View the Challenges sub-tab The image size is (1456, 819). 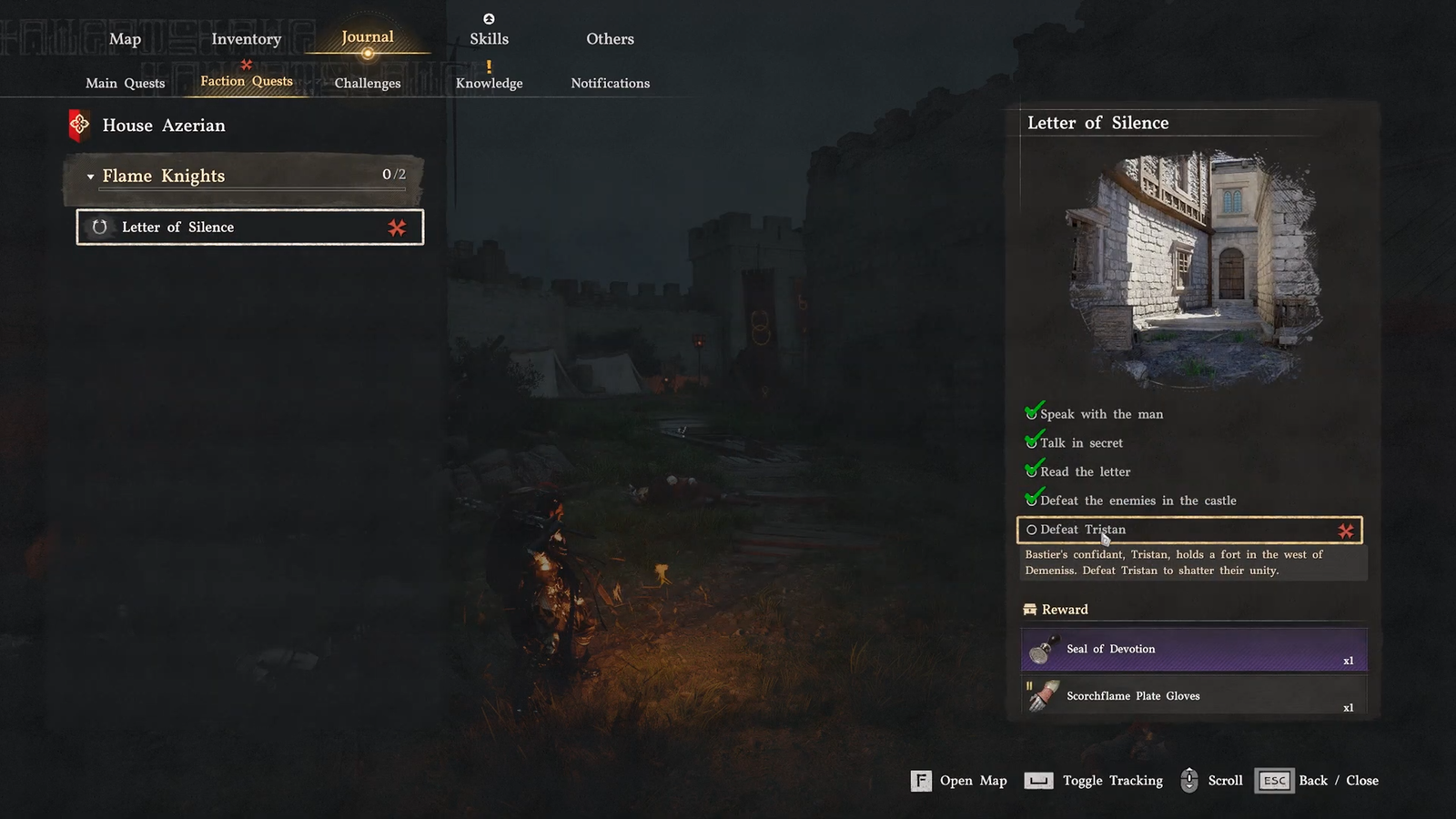click(x=367, y=83)
